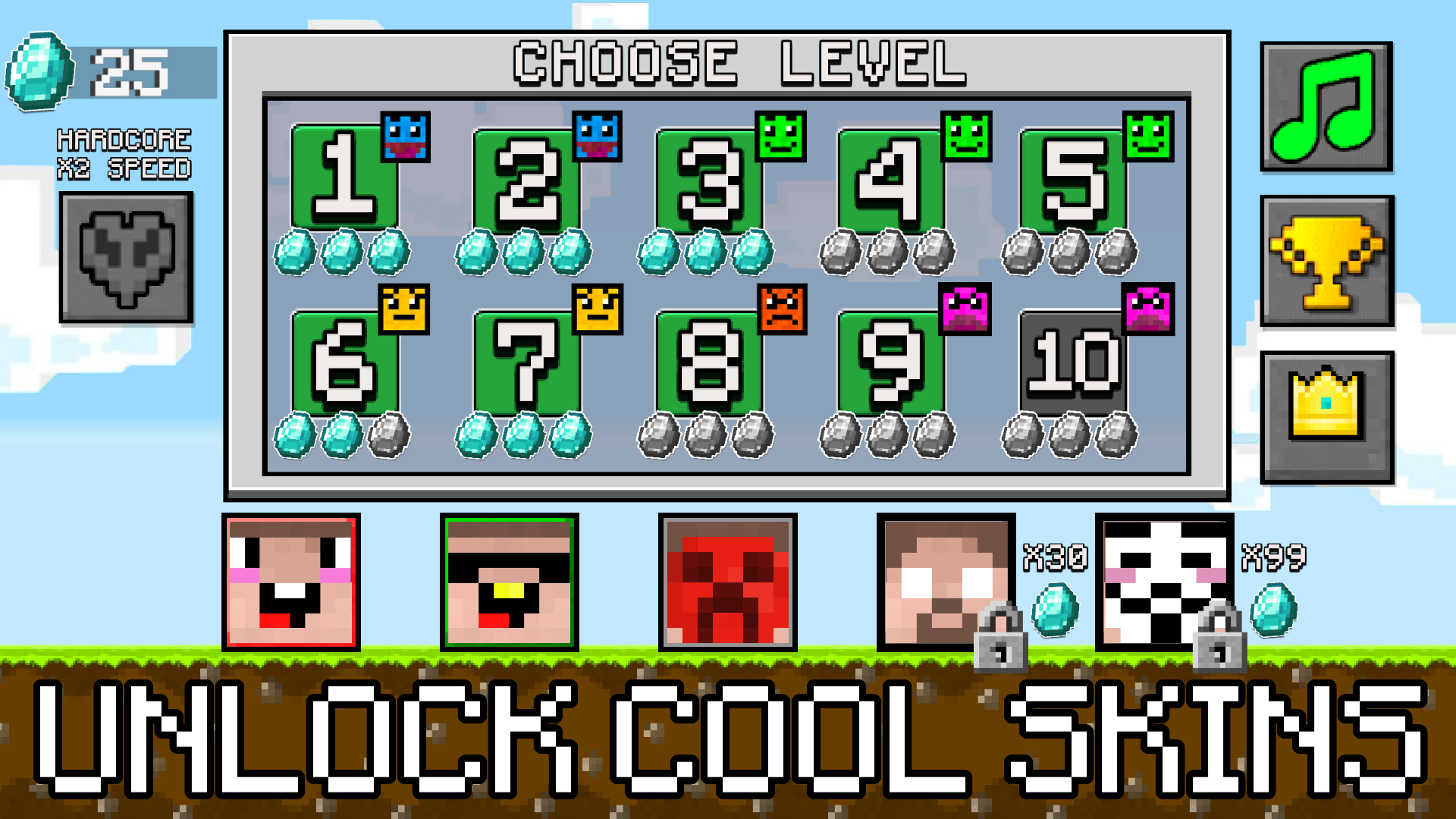
Task: Select the pink-cheeked noob skin
Action: click(x=291, y=584)
